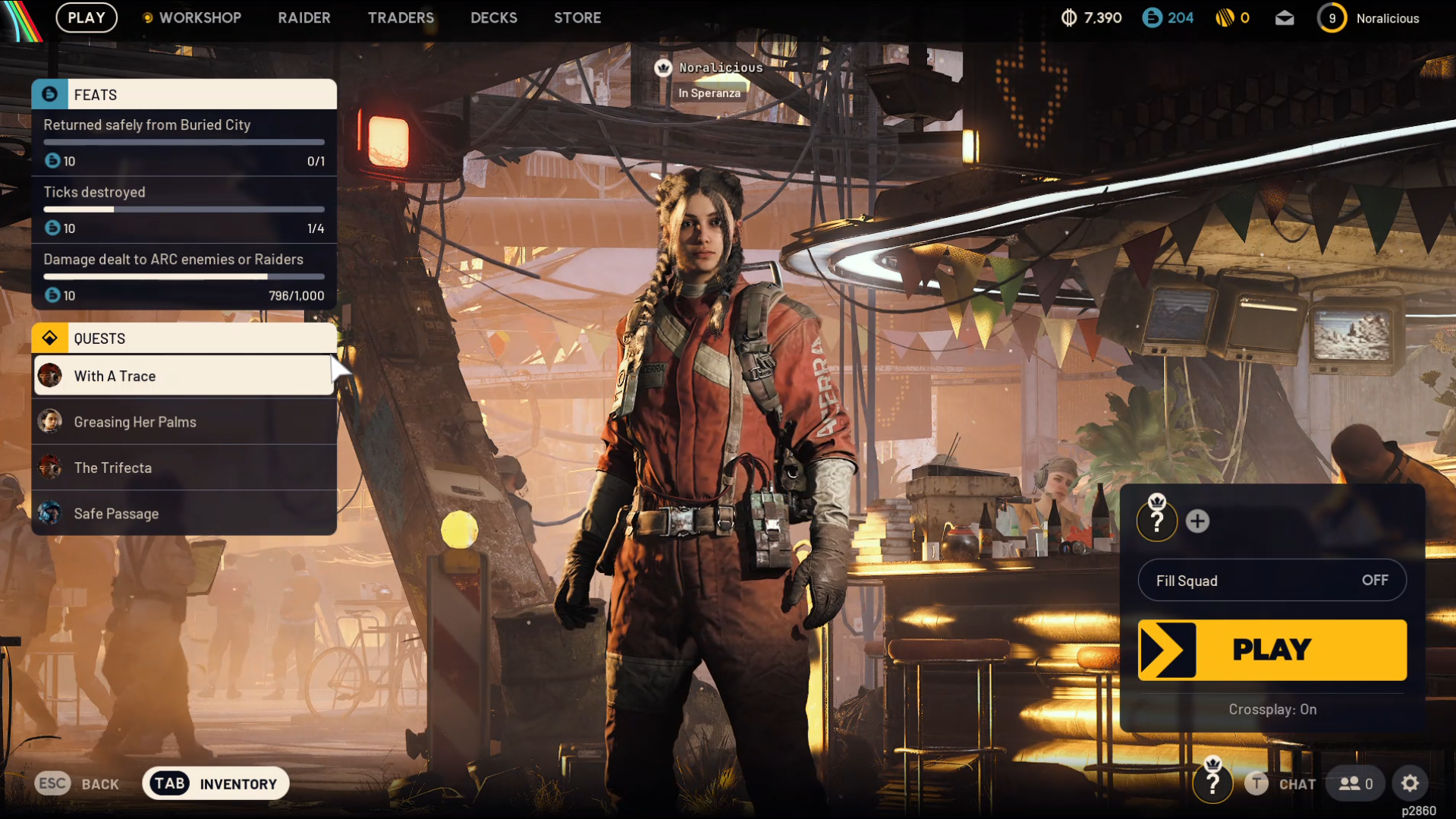Show the friends list icon

pos(1355,784)
